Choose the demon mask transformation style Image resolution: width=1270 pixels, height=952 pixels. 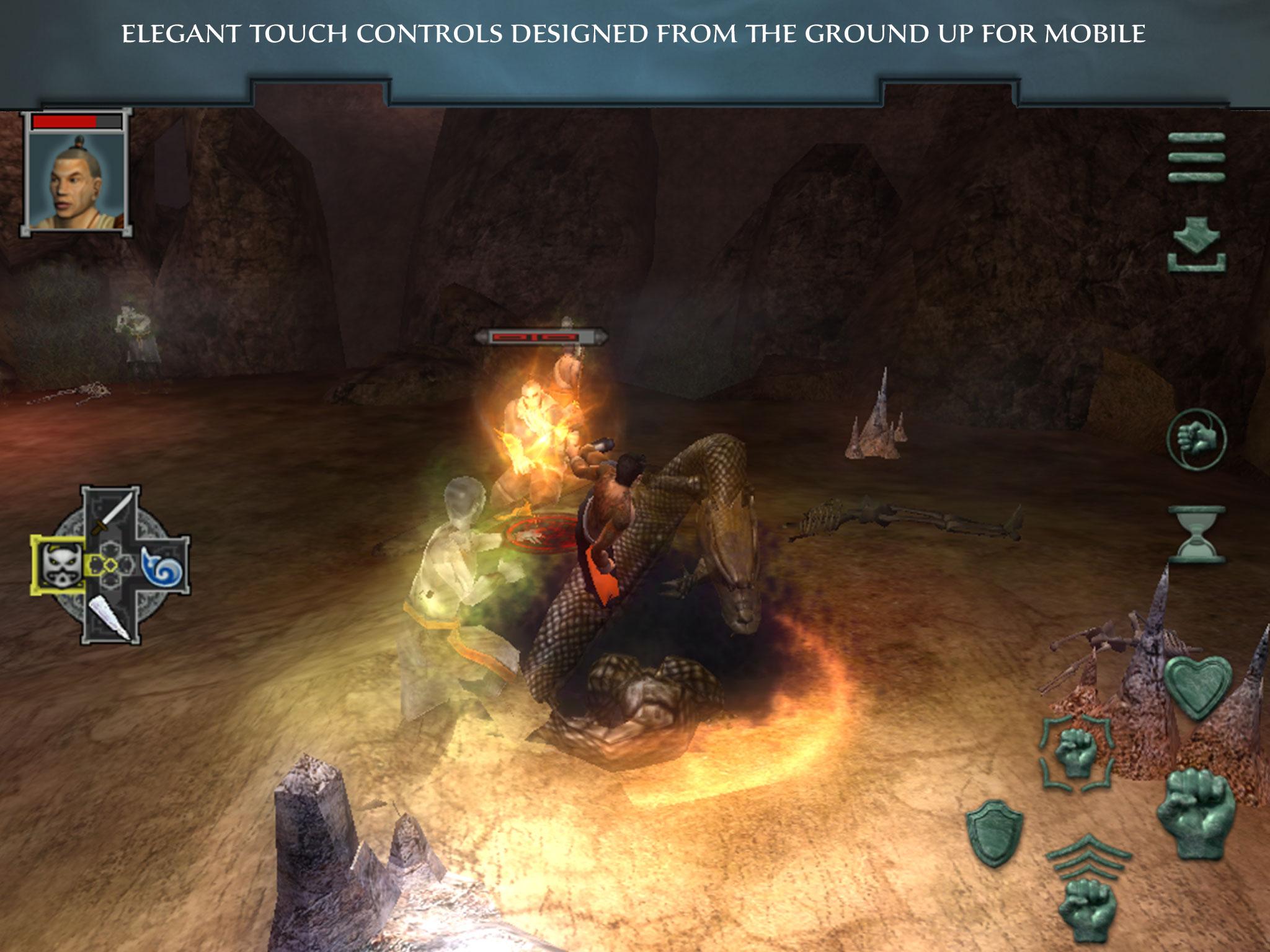point(61,565)
